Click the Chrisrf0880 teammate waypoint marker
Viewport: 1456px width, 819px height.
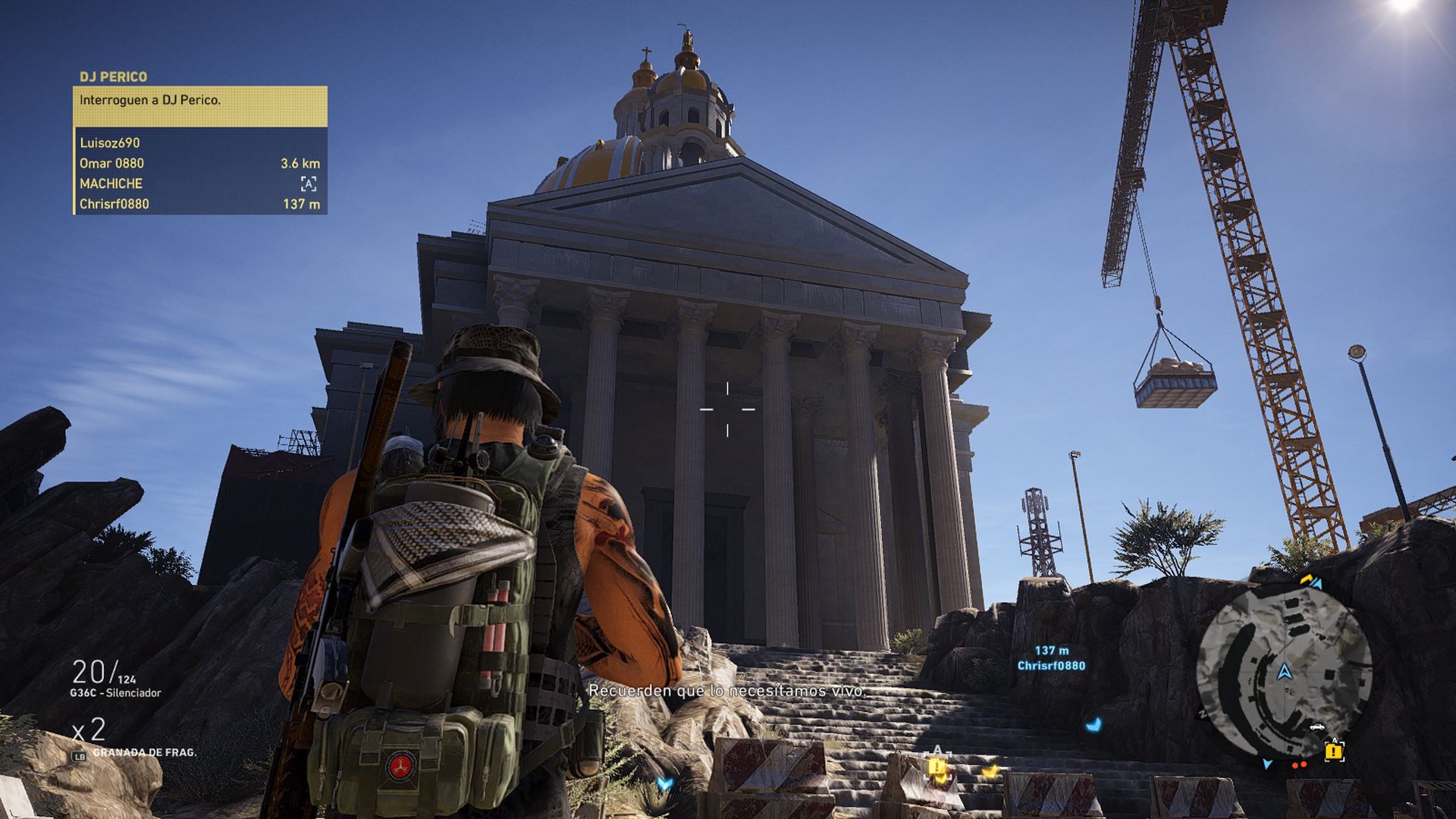[1051, 659]
